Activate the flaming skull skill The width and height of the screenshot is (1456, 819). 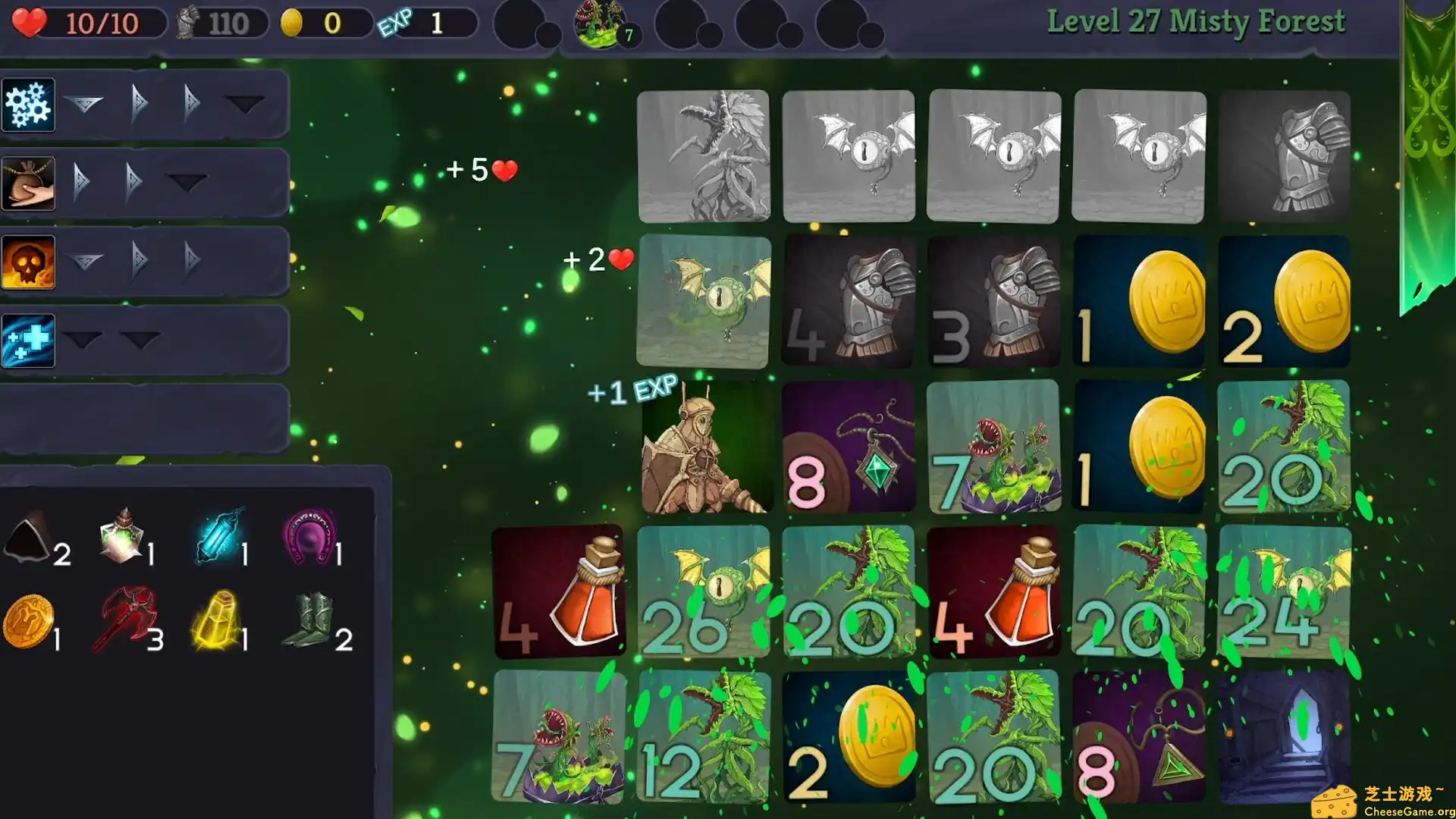[28, 262]
